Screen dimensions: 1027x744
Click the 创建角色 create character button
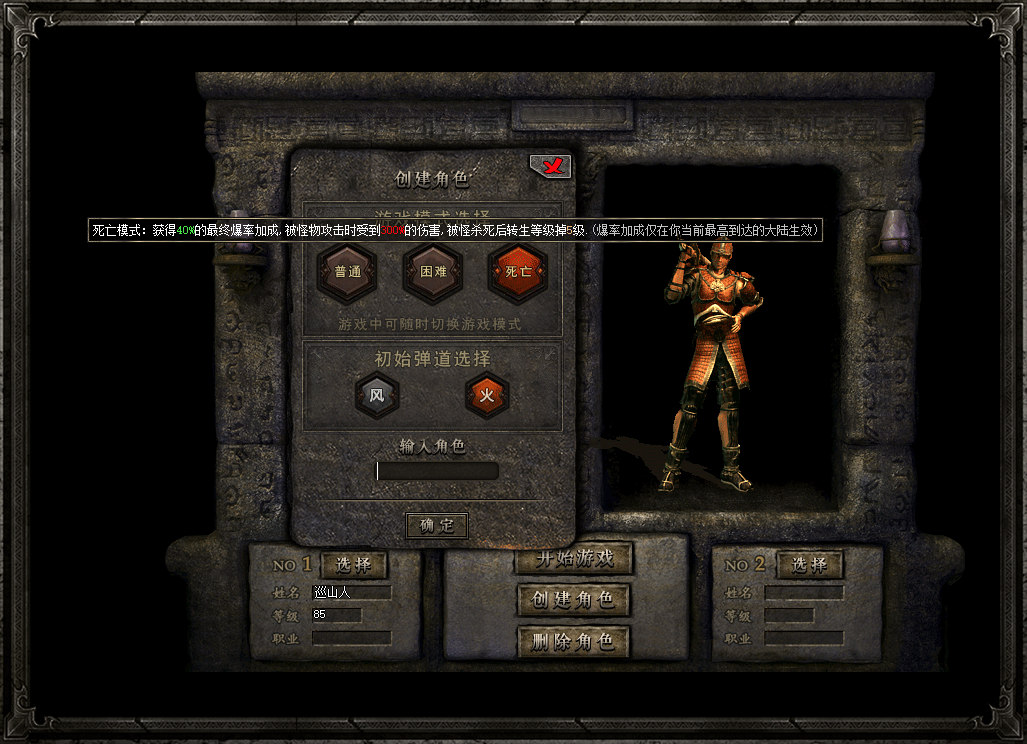click(x=573, y=600)
